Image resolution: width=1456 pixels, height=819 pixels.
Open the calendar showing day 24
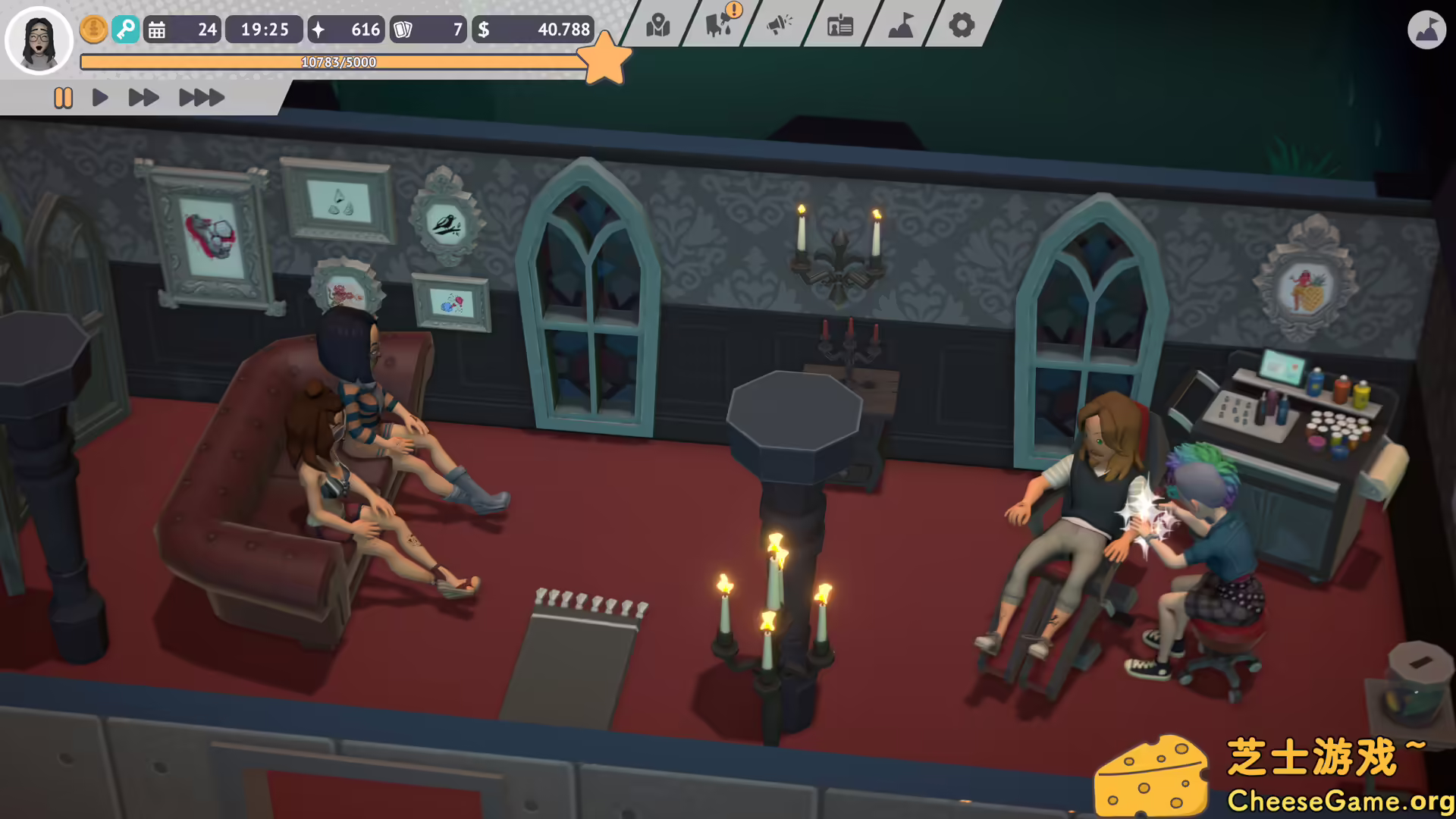point(182,30)
